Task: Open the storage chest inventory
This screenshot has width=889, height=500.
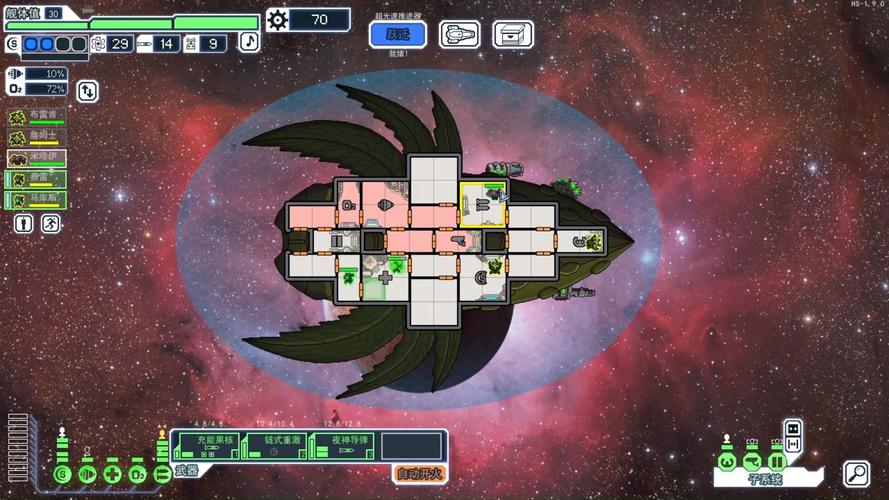Action: (x=512, y=35)
